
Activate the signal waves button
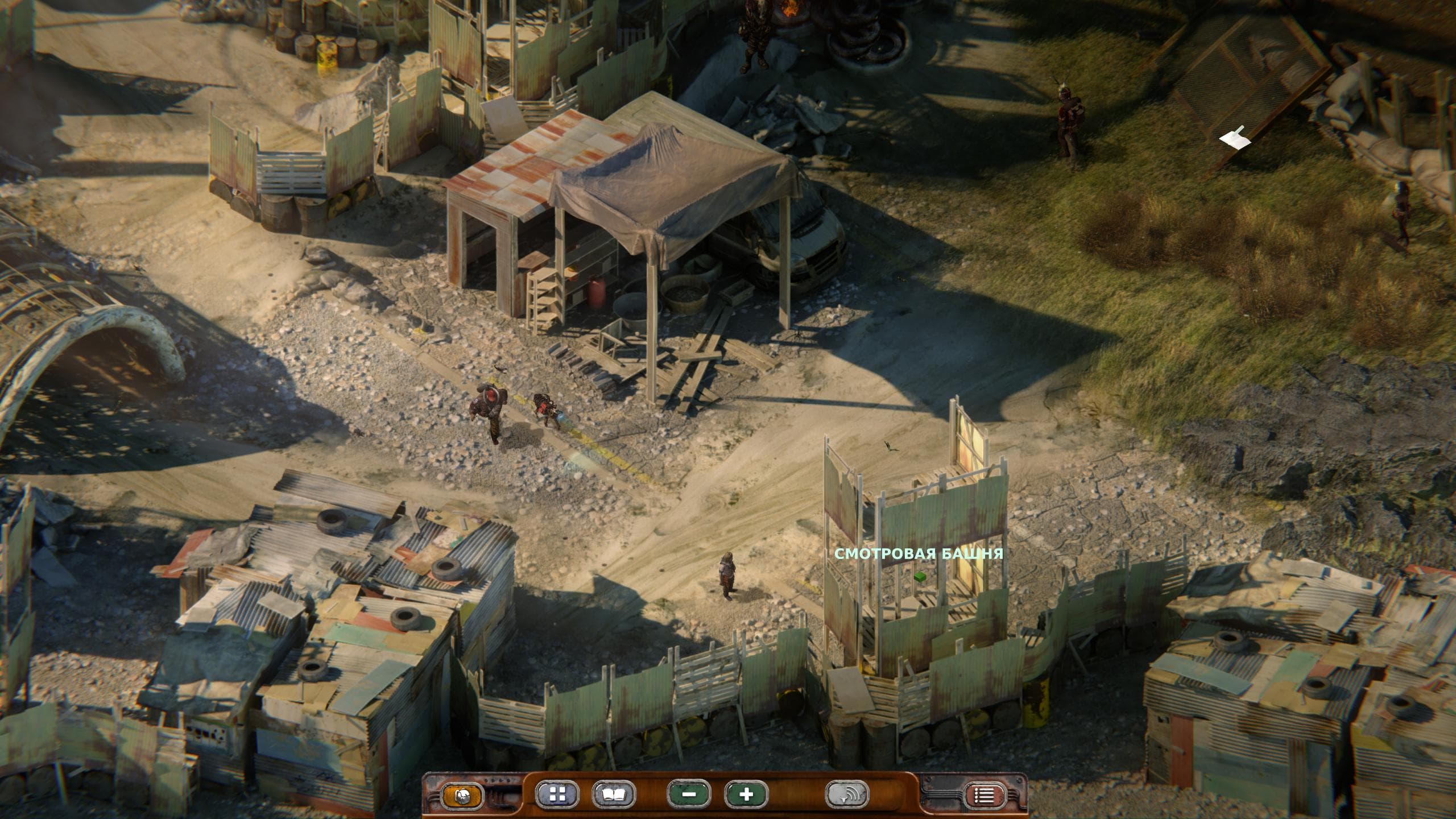847,795
